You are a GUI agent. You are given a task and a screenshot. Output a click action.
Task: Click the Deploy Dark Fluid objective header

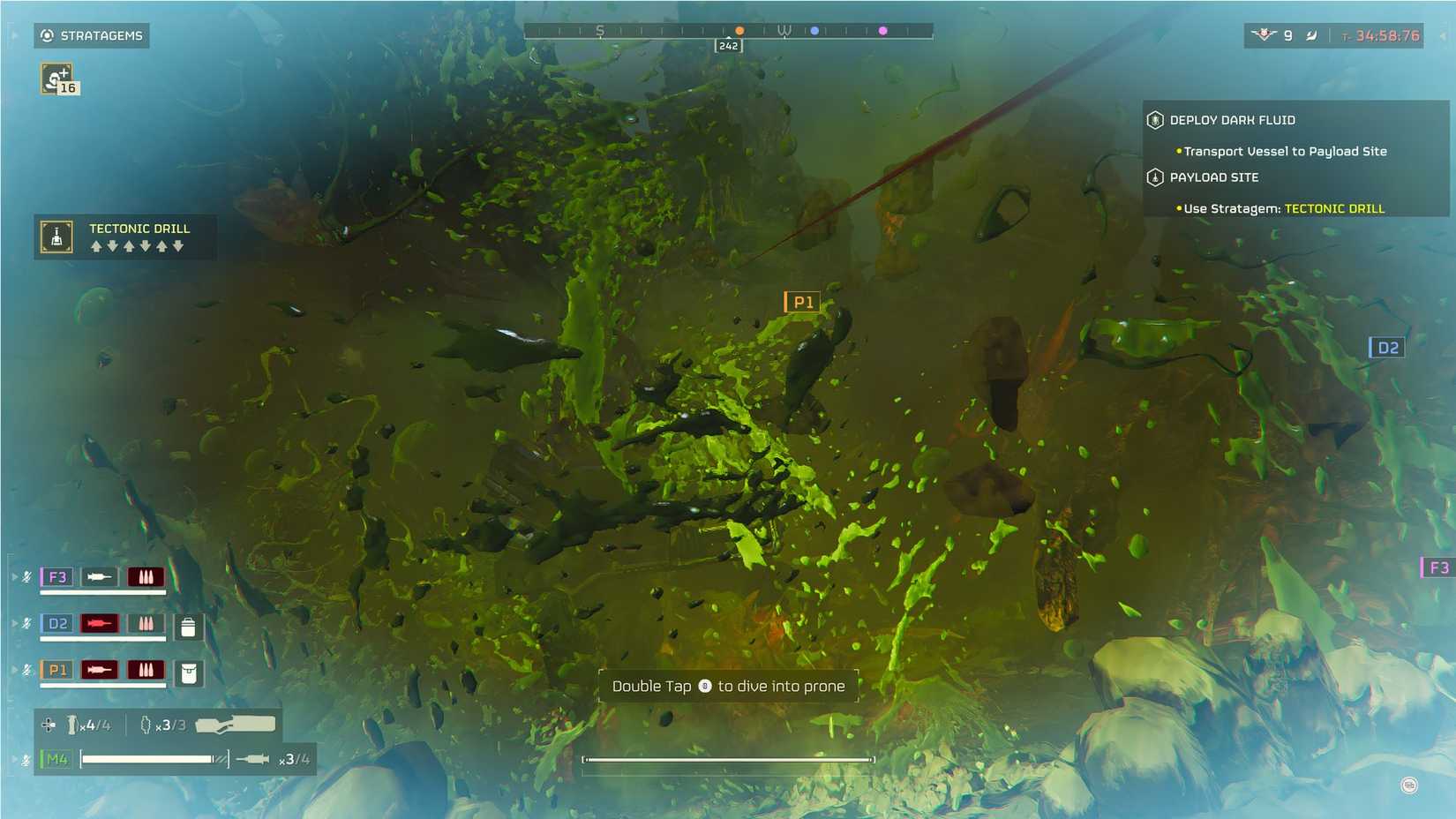[1233, 120]
